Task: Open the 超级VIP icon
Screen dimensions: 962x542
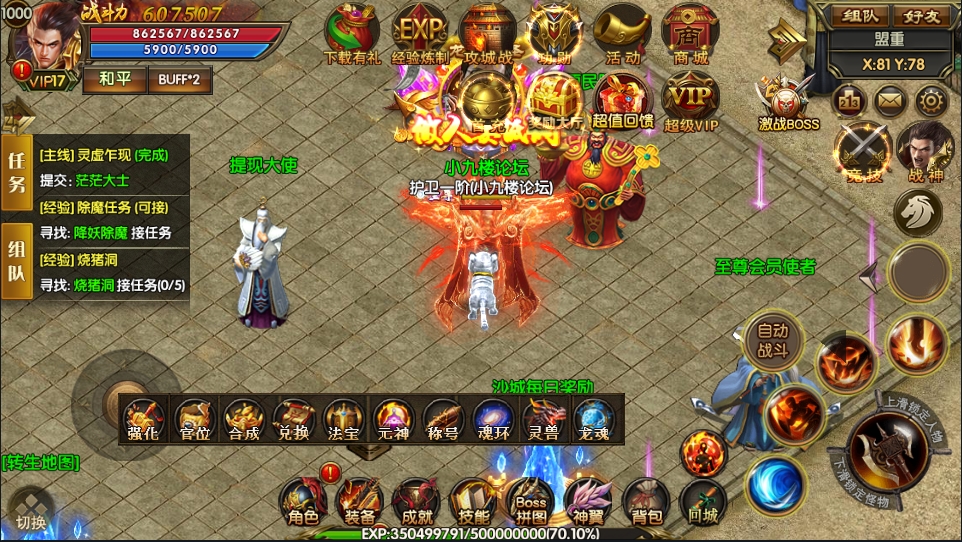Action: point(691,100)
